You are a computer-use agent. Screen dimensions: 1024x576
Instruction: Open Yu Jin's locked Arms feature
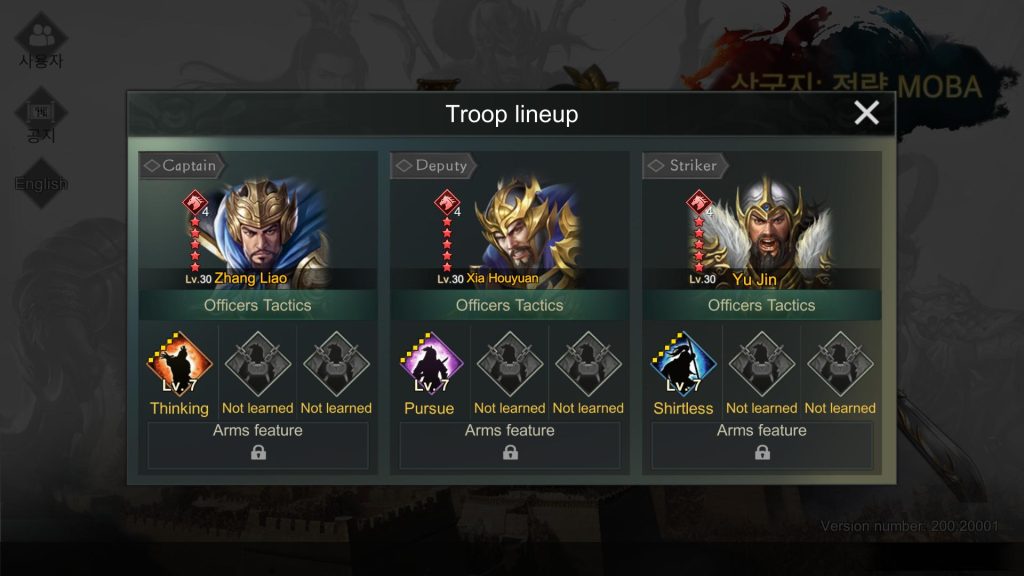762,445
